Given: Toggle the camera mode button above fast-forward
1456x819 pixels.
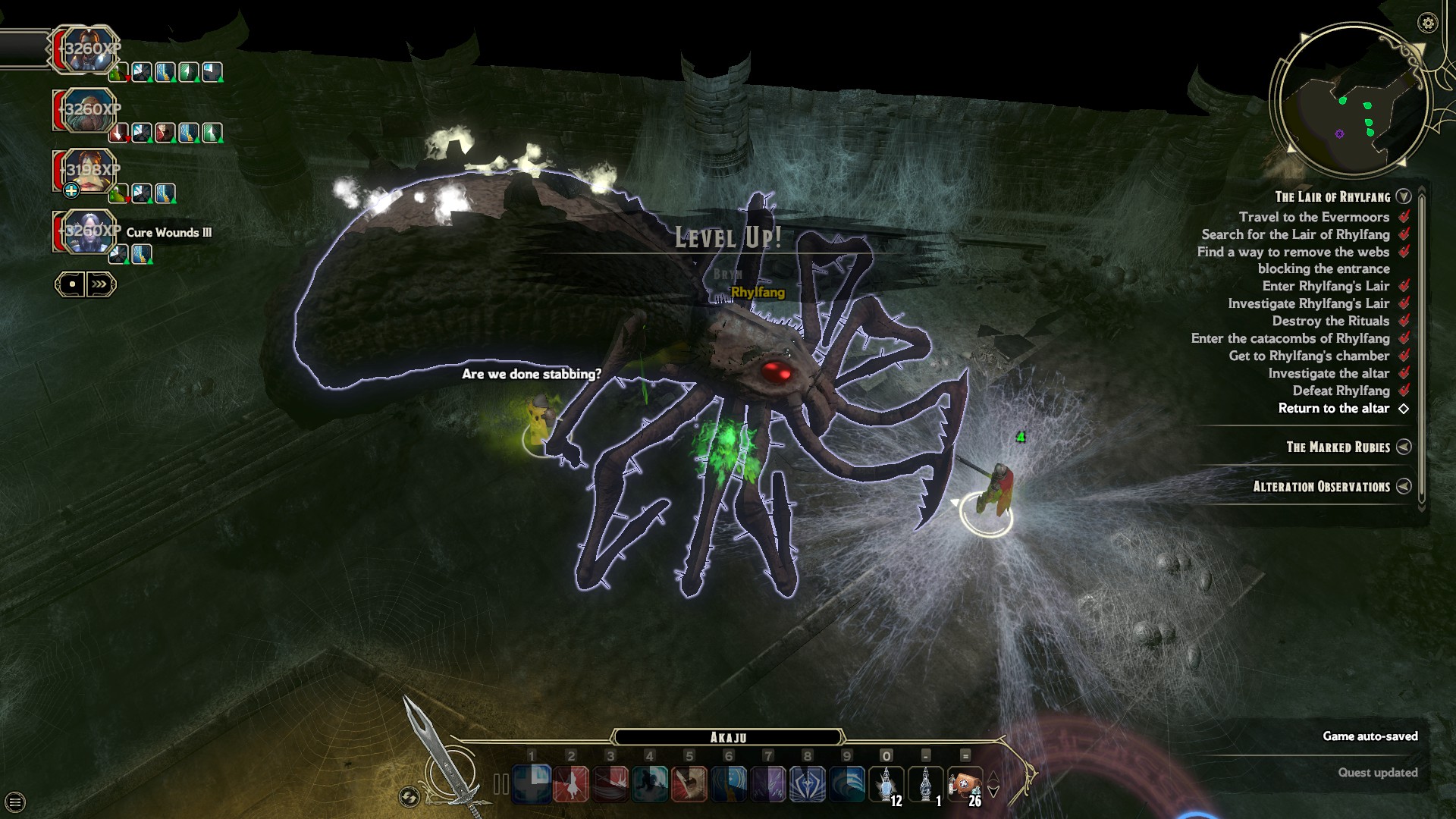Looking at the screenshot, I should [x=72, y=284].
